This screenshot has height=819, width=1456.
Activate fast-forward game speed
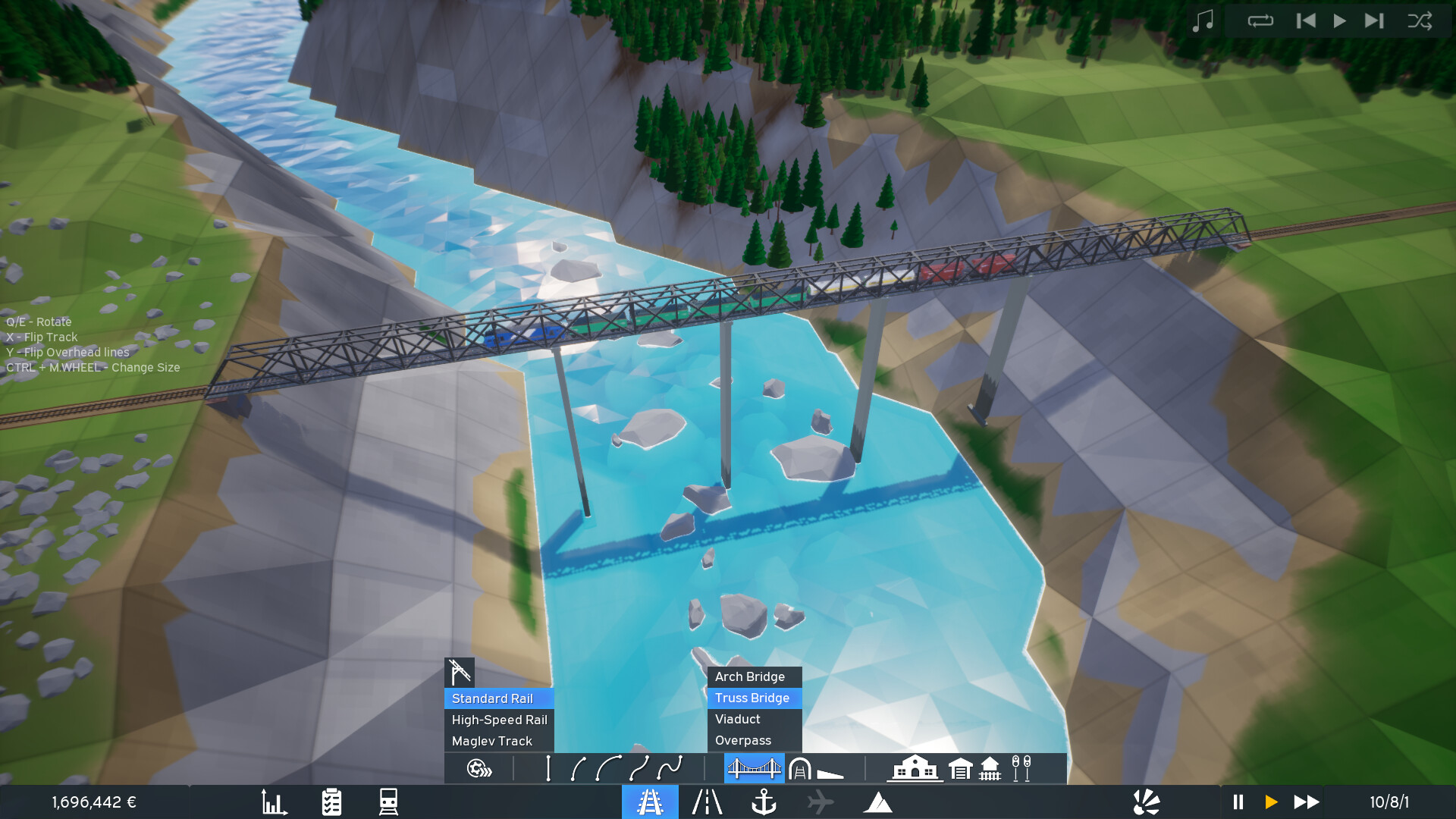click(1305, 800)
